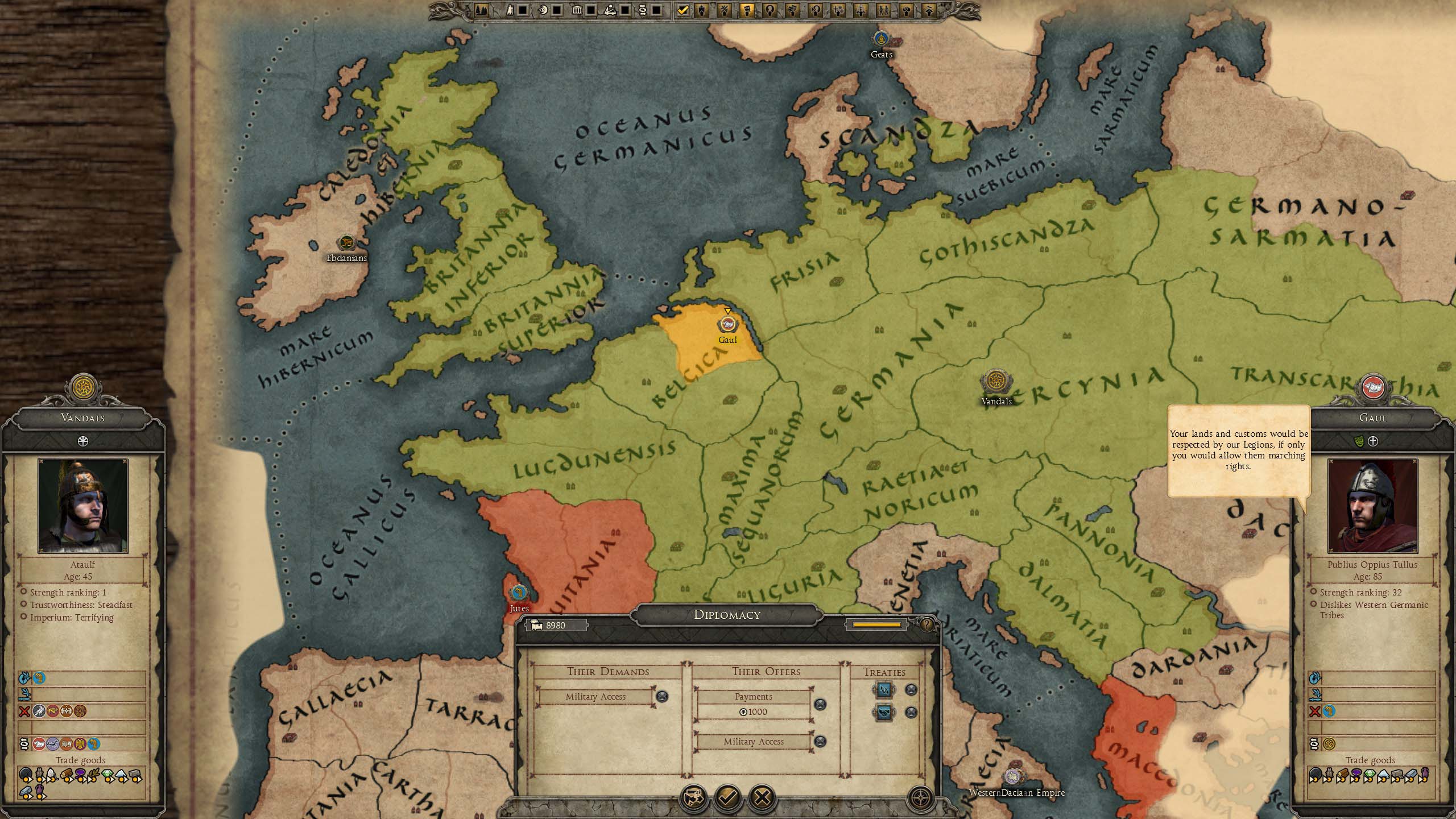Accept the diplomatic proposal with the checkmark
The image size is (1456, 819).
[728, 798]
